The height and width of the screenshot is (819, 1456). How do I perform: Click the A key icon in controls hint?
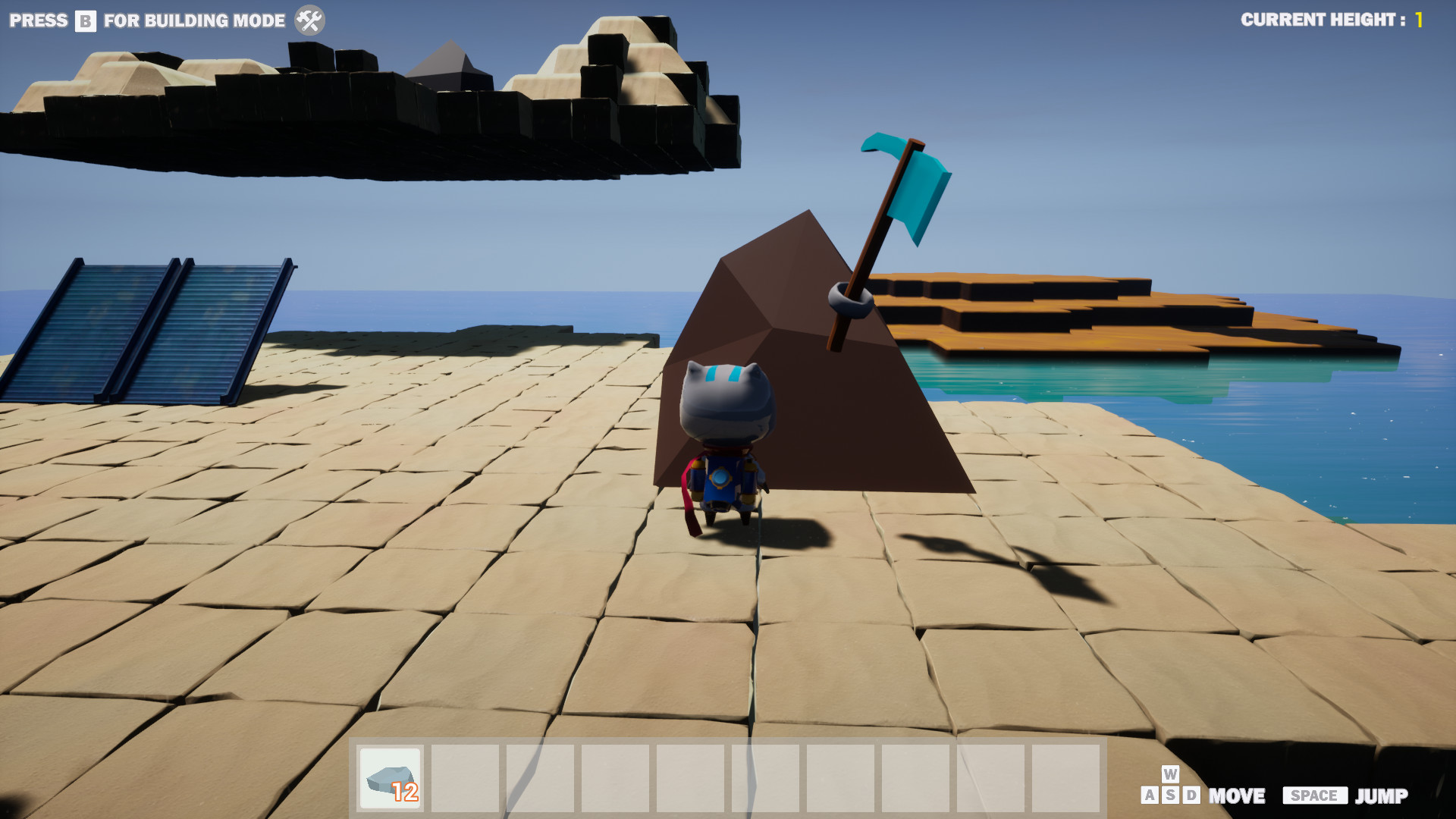[1150, 796]
